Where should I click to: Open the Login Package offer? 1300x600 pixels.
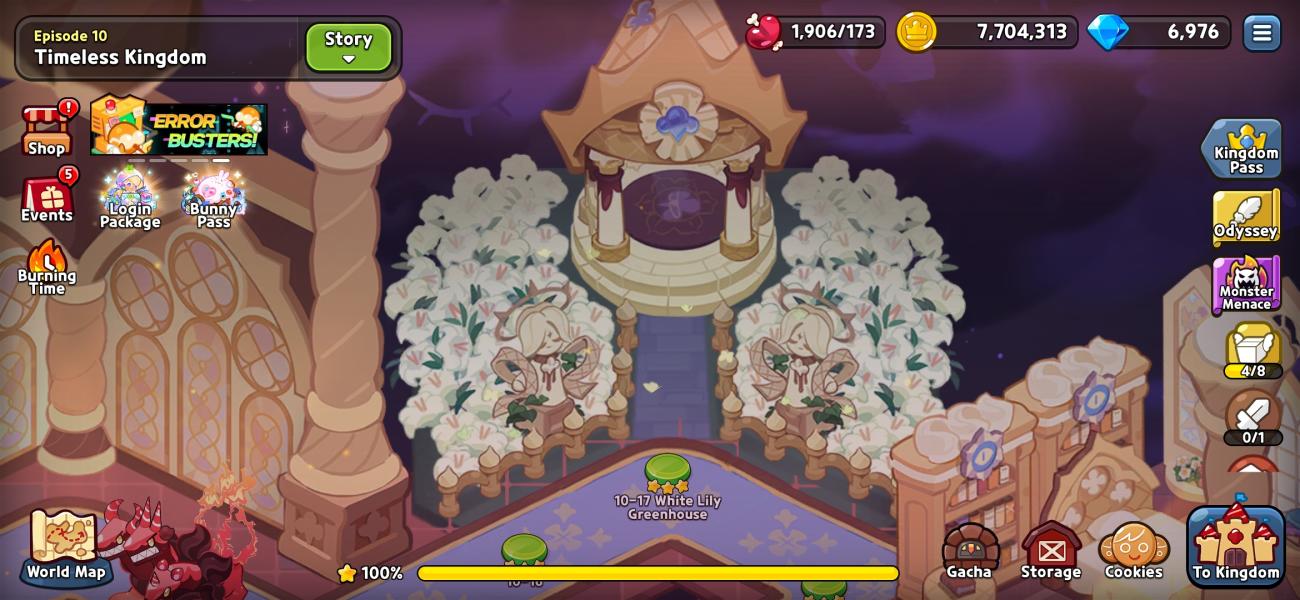(130, 199)
